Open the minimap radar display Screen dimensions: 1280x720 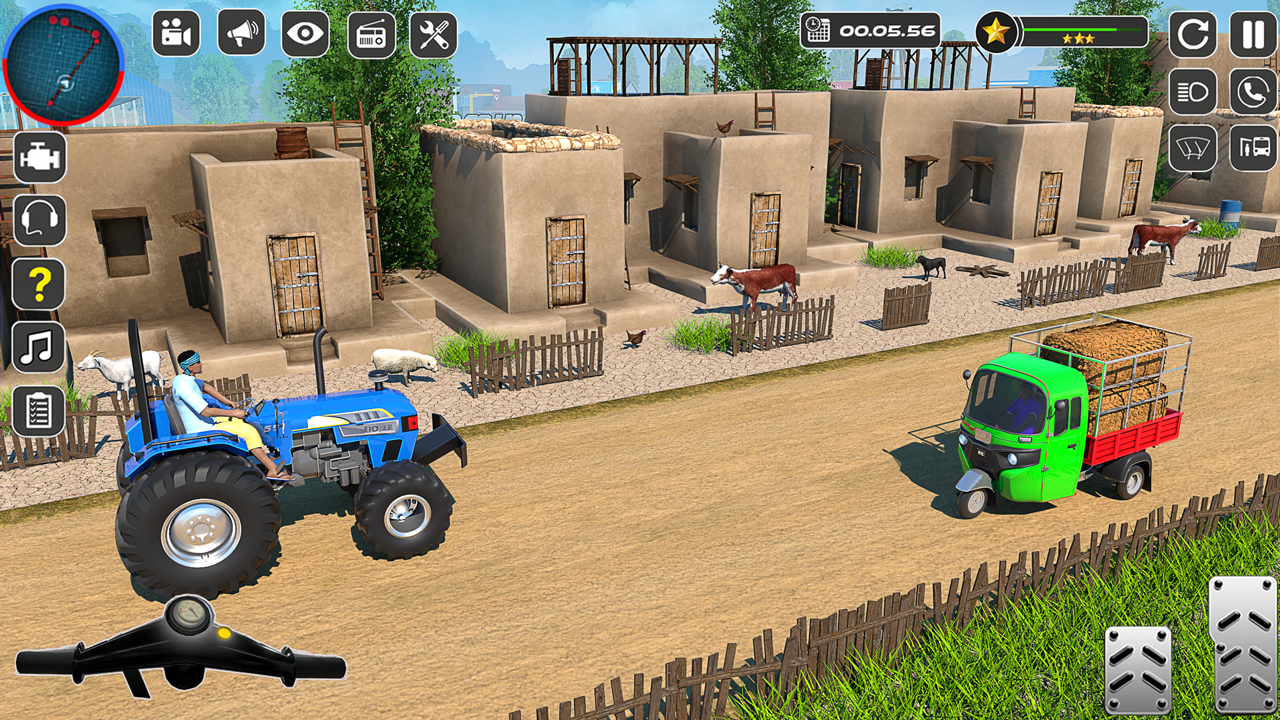[65, 62]
